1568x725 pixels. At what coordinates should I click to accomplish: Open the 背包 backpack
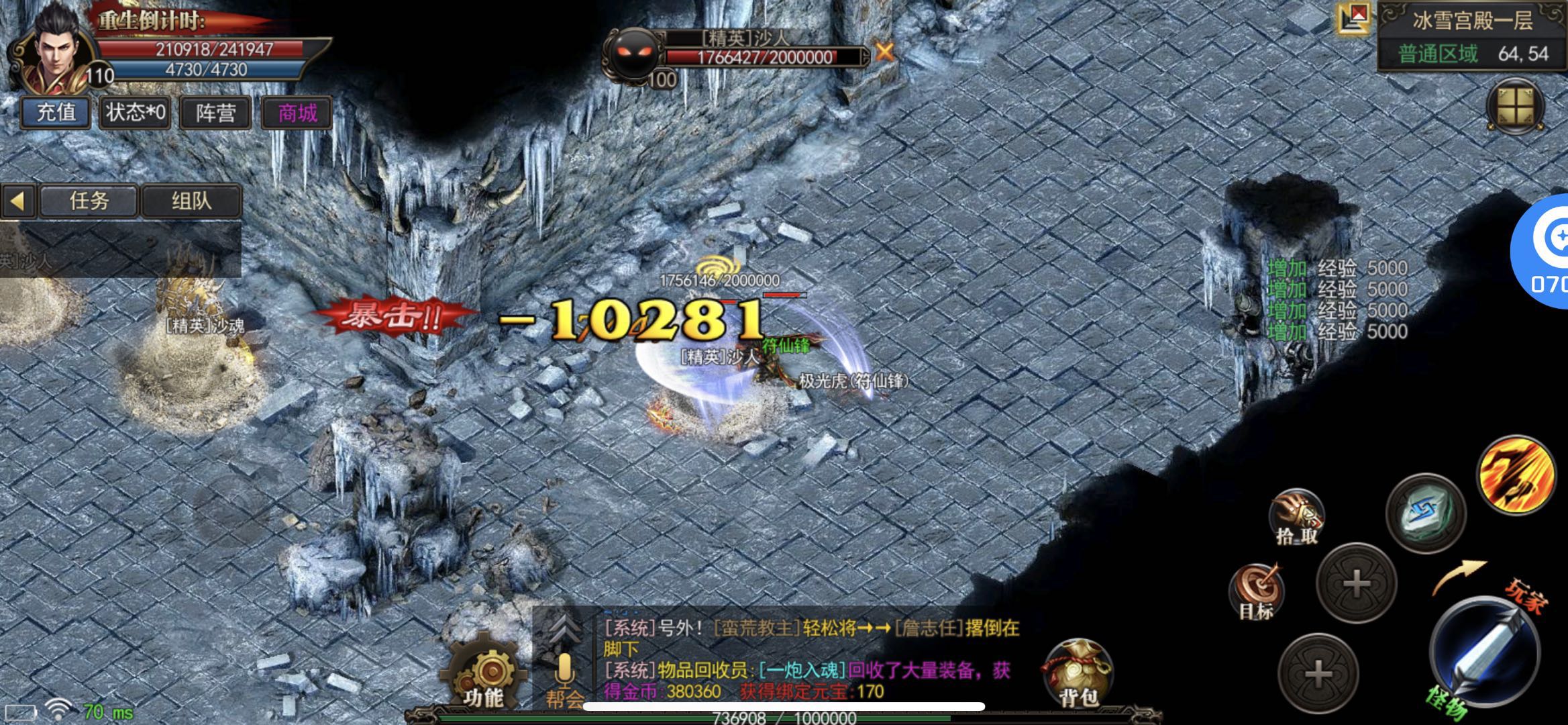click(x=1077, y=674)
